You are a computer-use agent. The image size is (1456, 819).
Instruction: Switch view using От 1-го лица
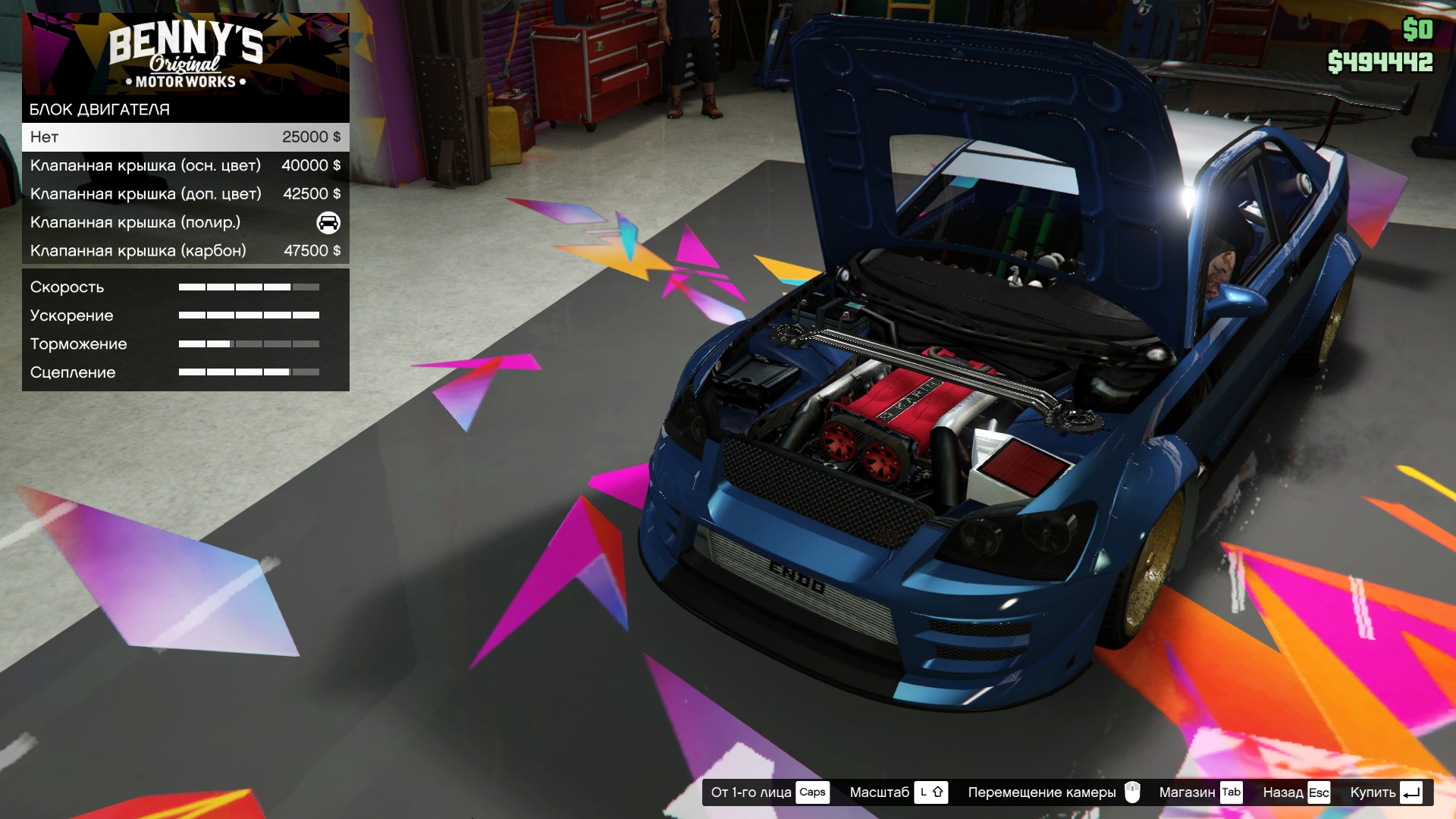coord(769,792)
